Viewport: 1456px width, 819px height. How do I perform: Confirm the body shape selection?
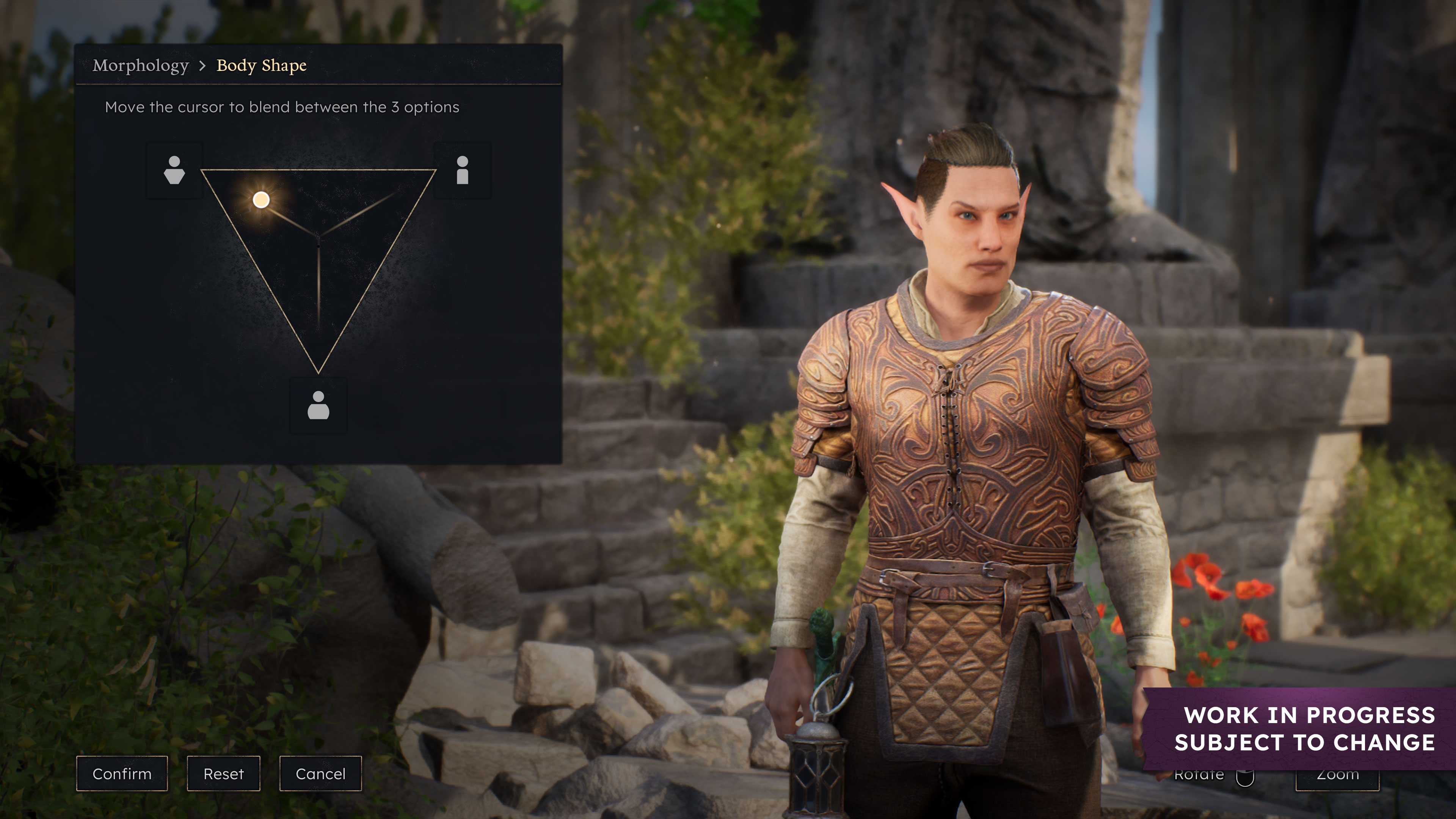122,773
